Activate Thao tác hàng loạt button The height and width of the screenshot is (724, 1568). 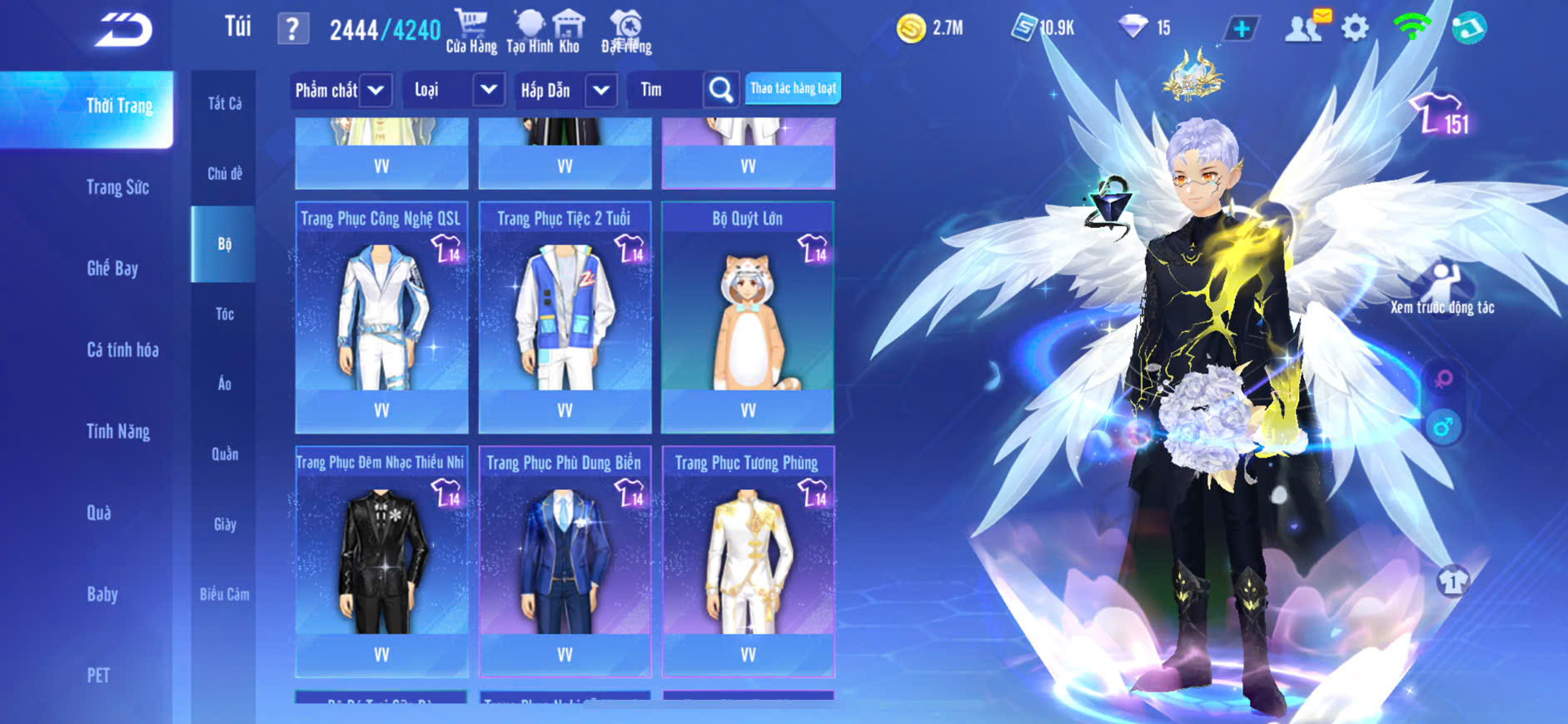[793, 89]
